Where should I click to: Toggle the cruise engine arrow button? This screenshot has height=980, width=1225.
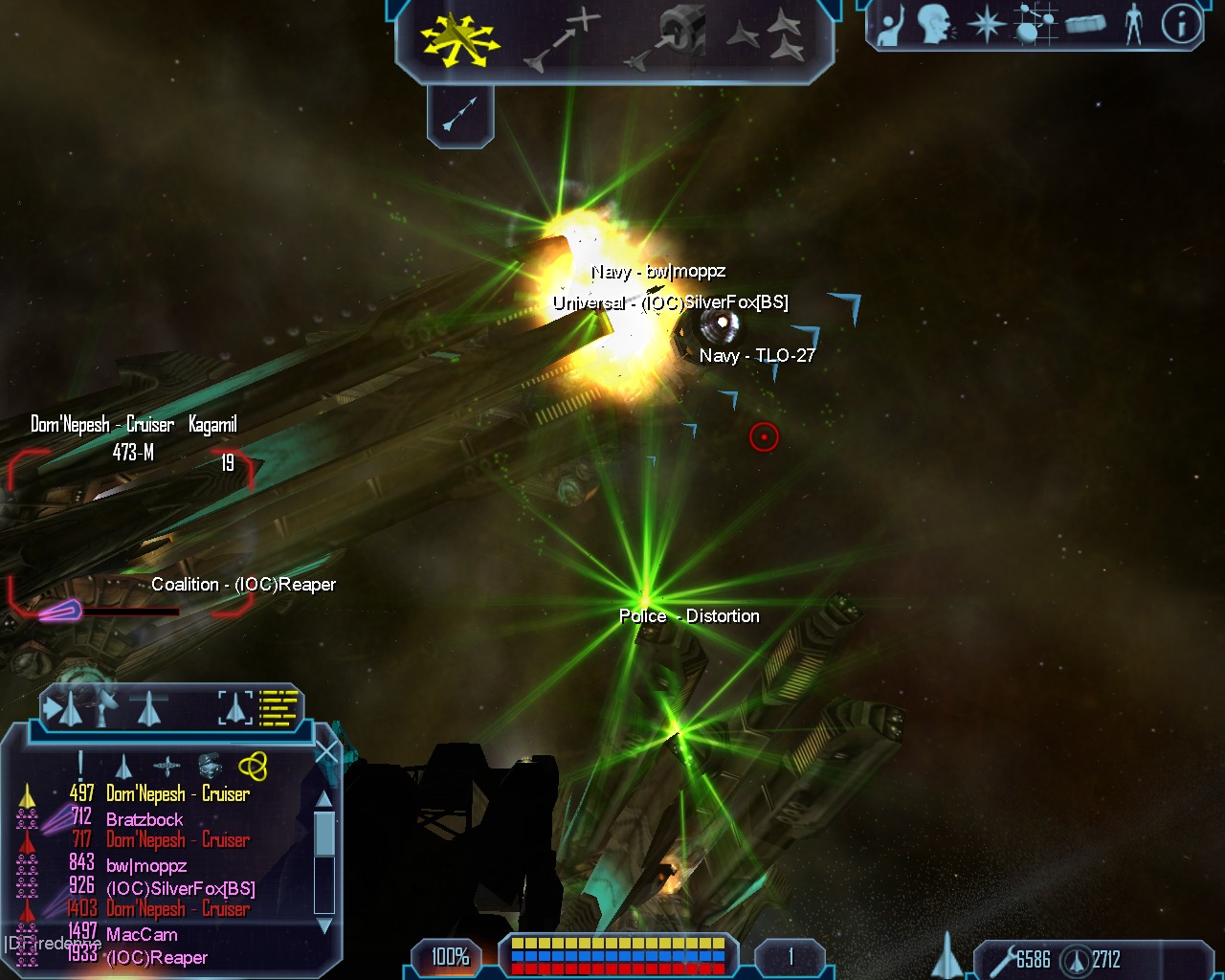460,114
